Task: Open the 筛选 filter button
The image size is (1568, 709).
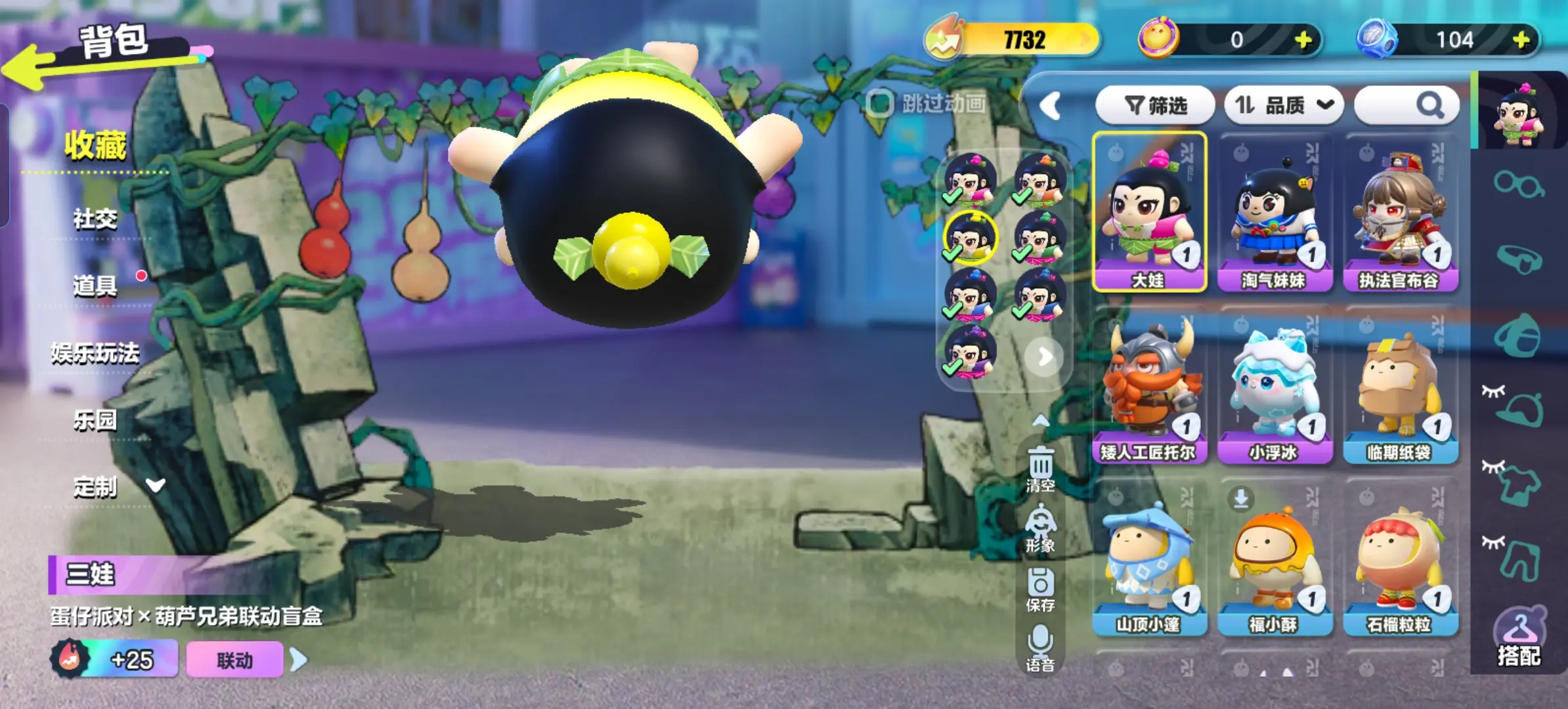Action: tap(1155, 105)
